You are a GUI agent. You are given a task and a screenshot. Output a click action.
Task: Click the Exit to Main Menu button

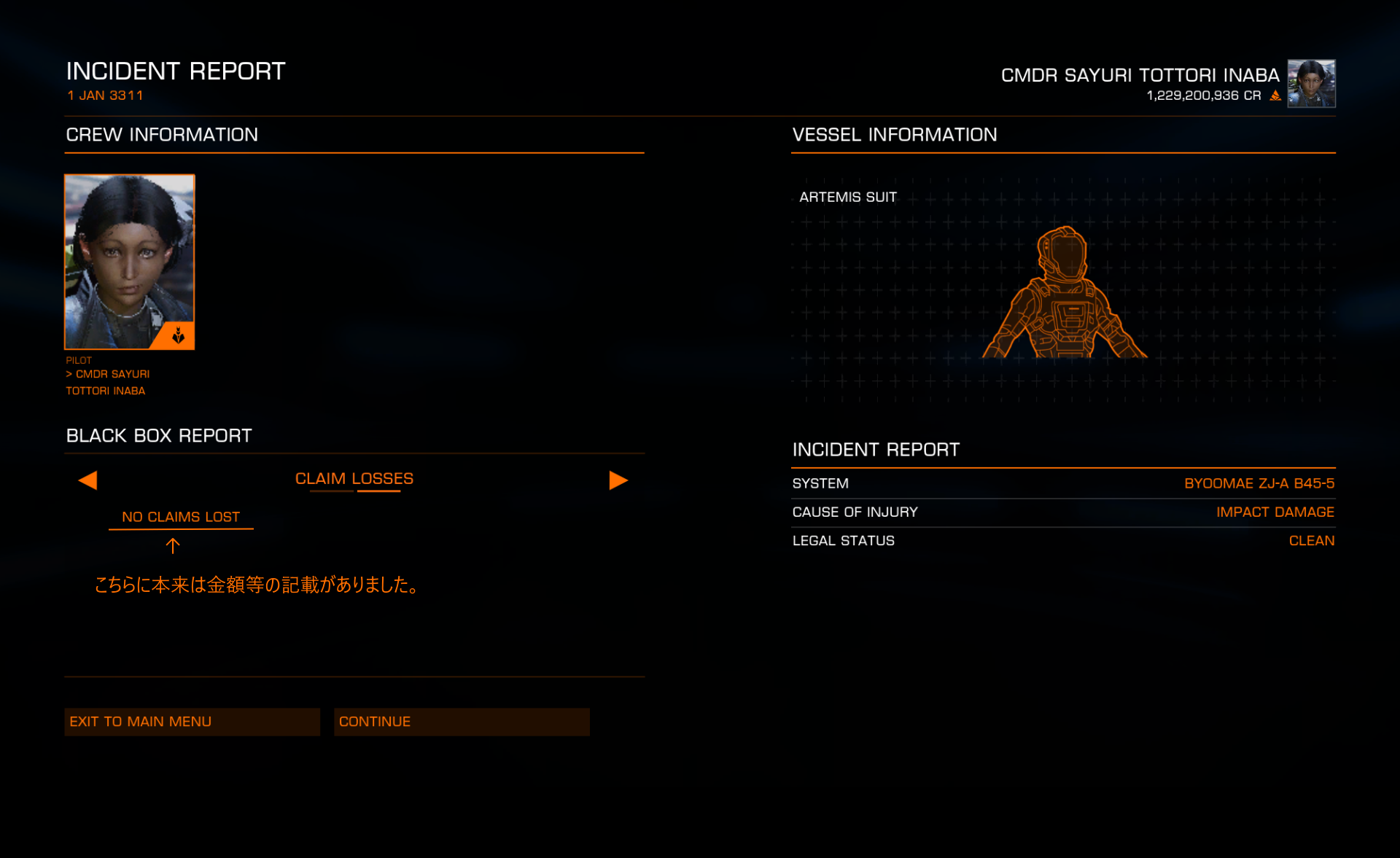coord(192,722)
